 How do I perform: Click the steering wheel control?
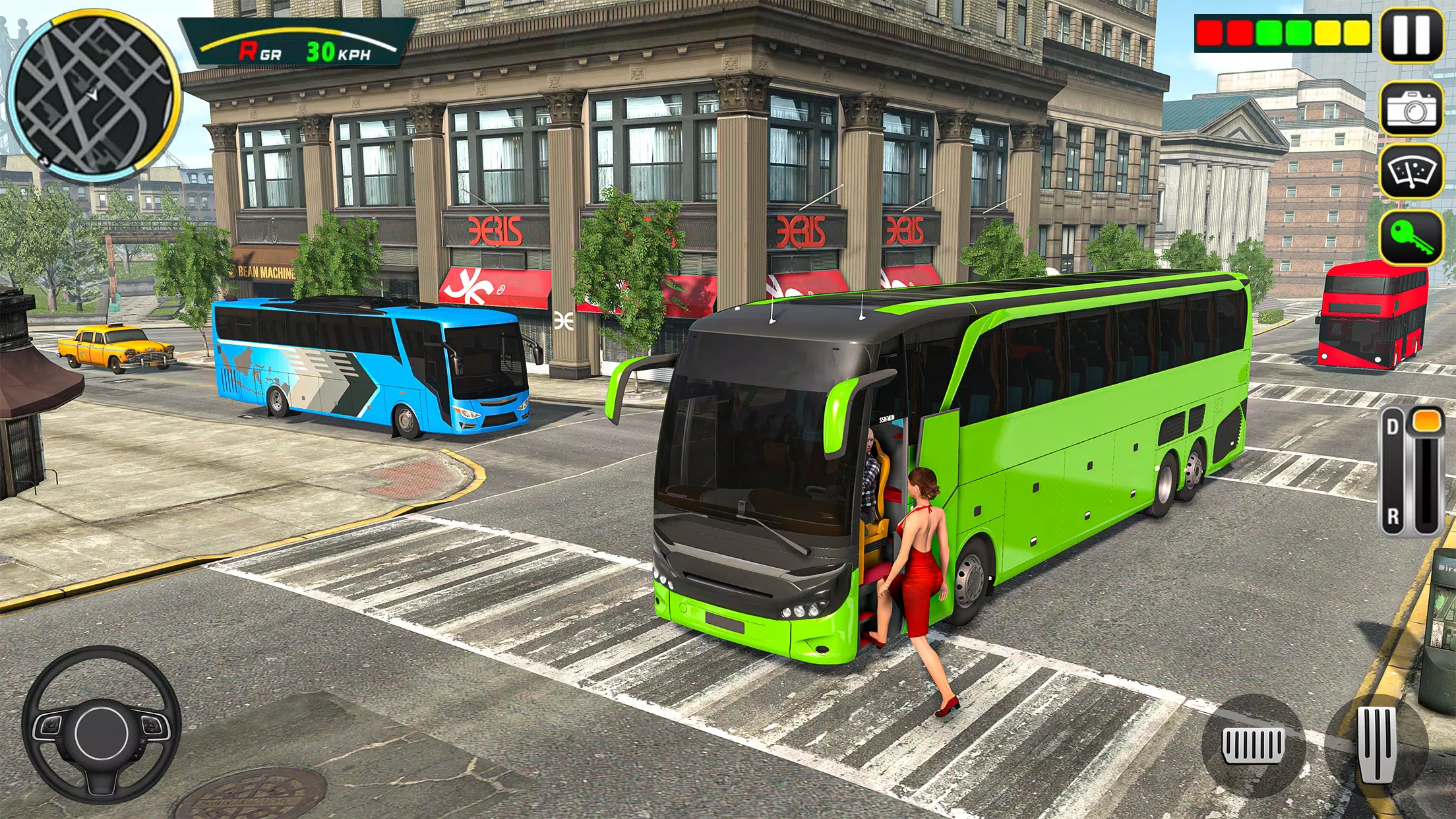tap(102, 727)
